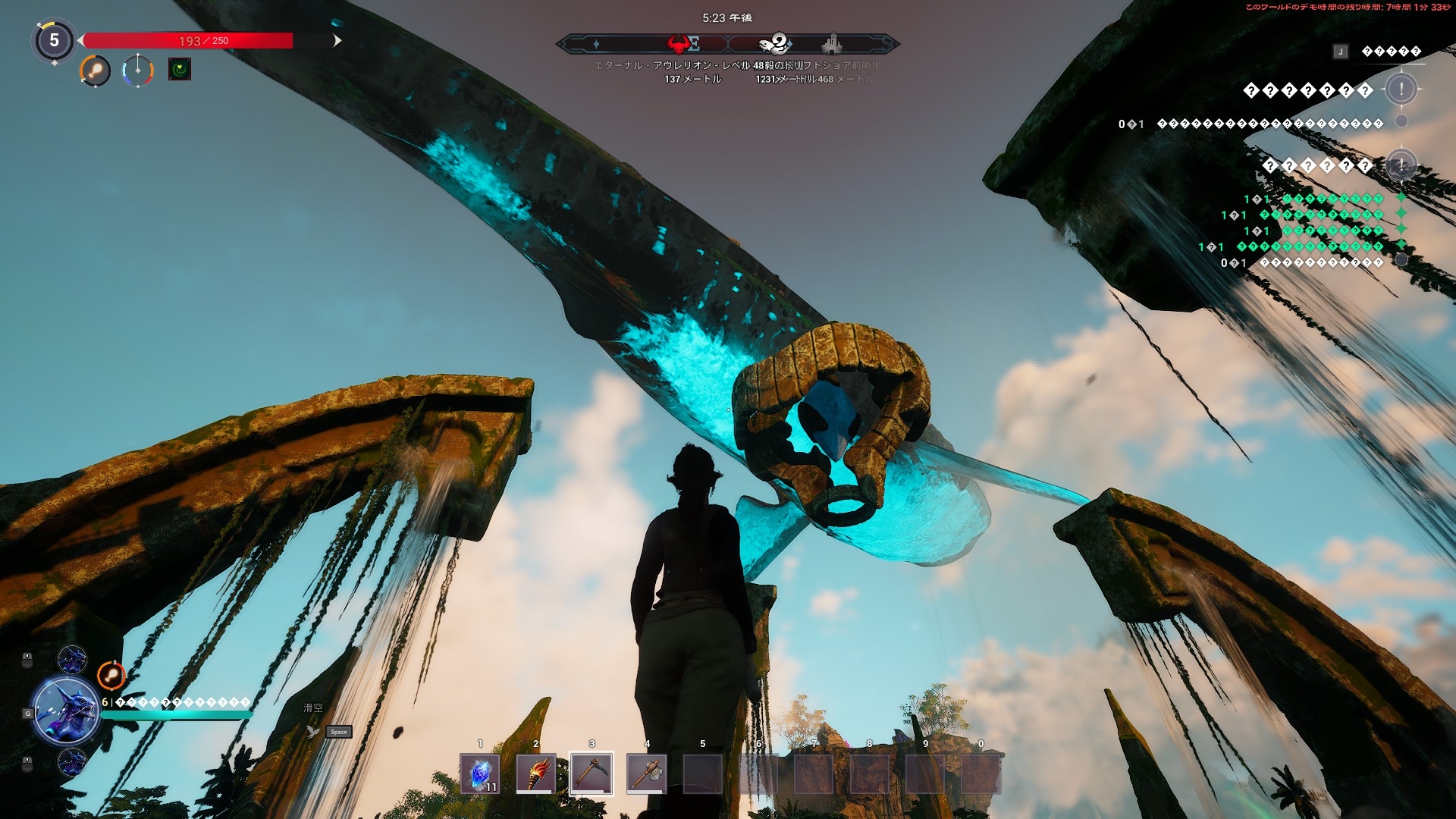Viewport: 1456px width, 819px height.
Task: Click the temperature dial gauge
Action: [x=138, y=71]
